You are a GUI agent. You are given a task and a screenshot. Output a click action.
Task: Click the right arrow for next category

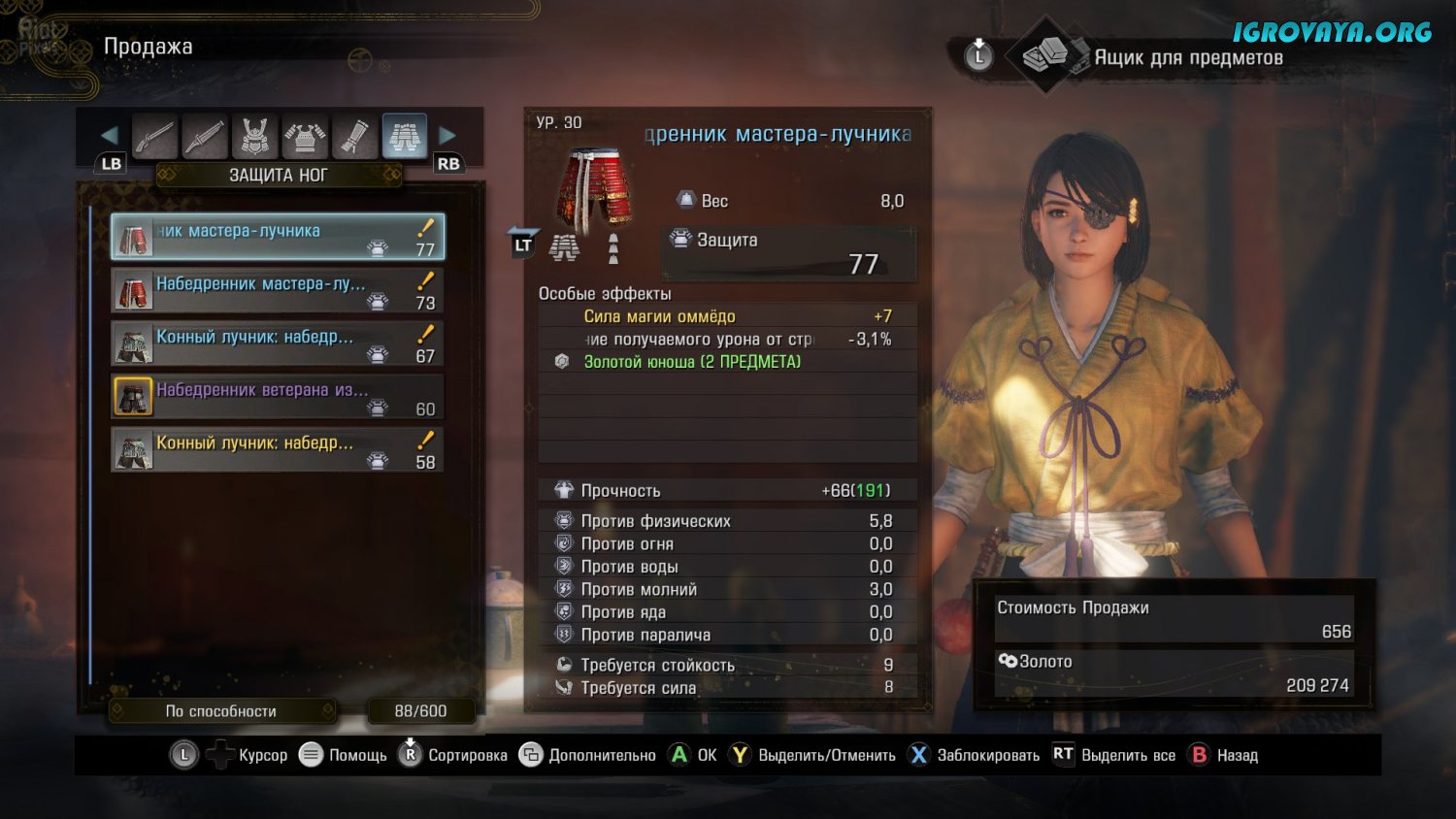(447, 136)
